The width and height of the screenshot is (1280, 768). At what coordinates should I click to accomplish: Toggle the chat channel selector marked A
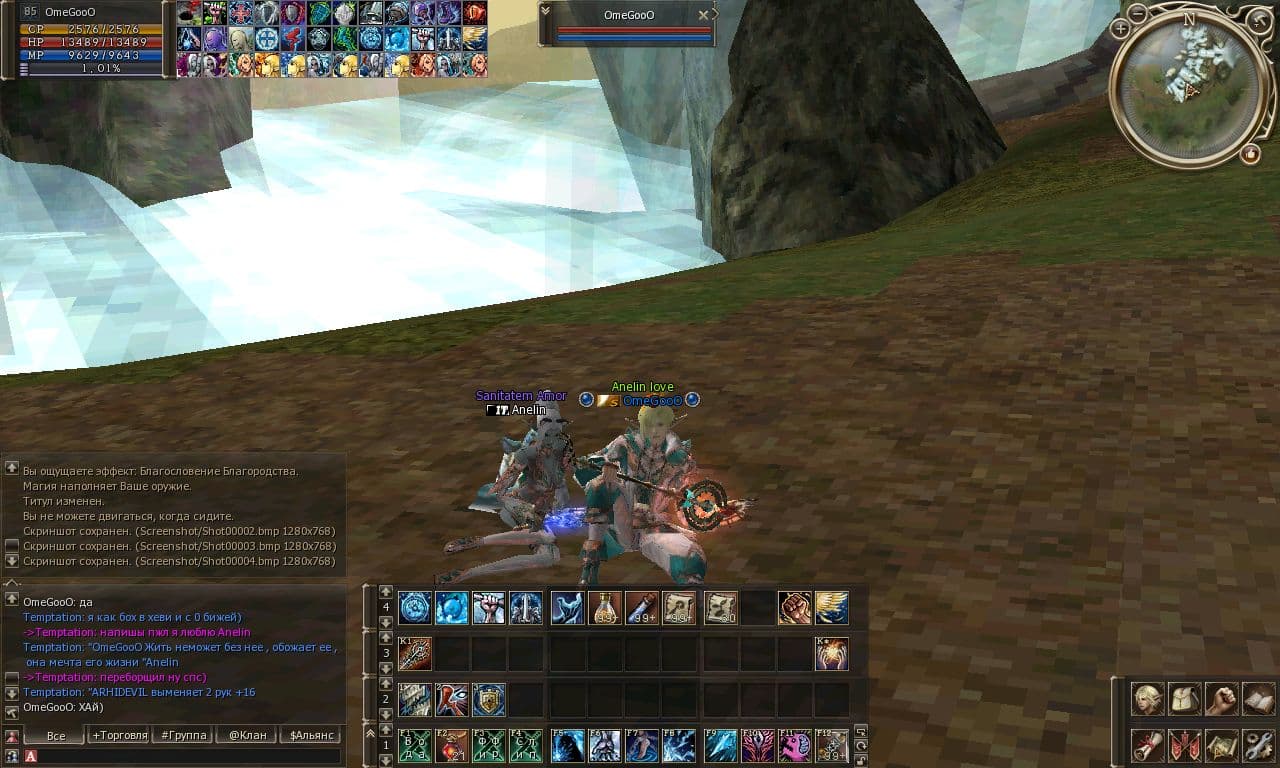[30, 757]
